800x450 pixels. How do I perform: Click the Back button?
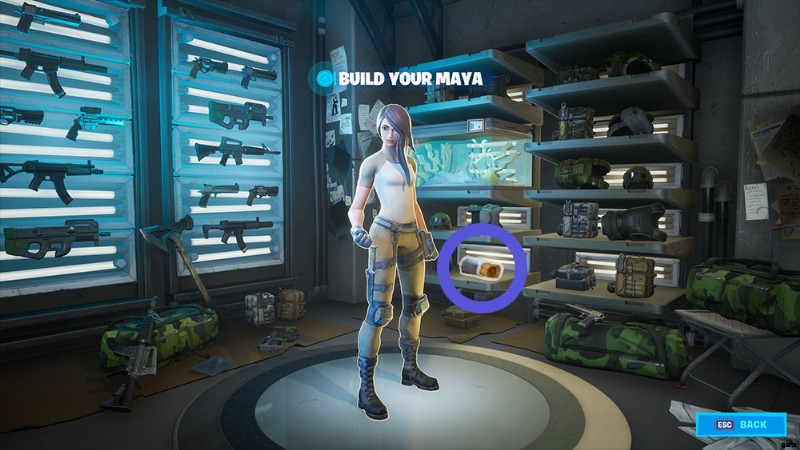(x=741, y=425)
